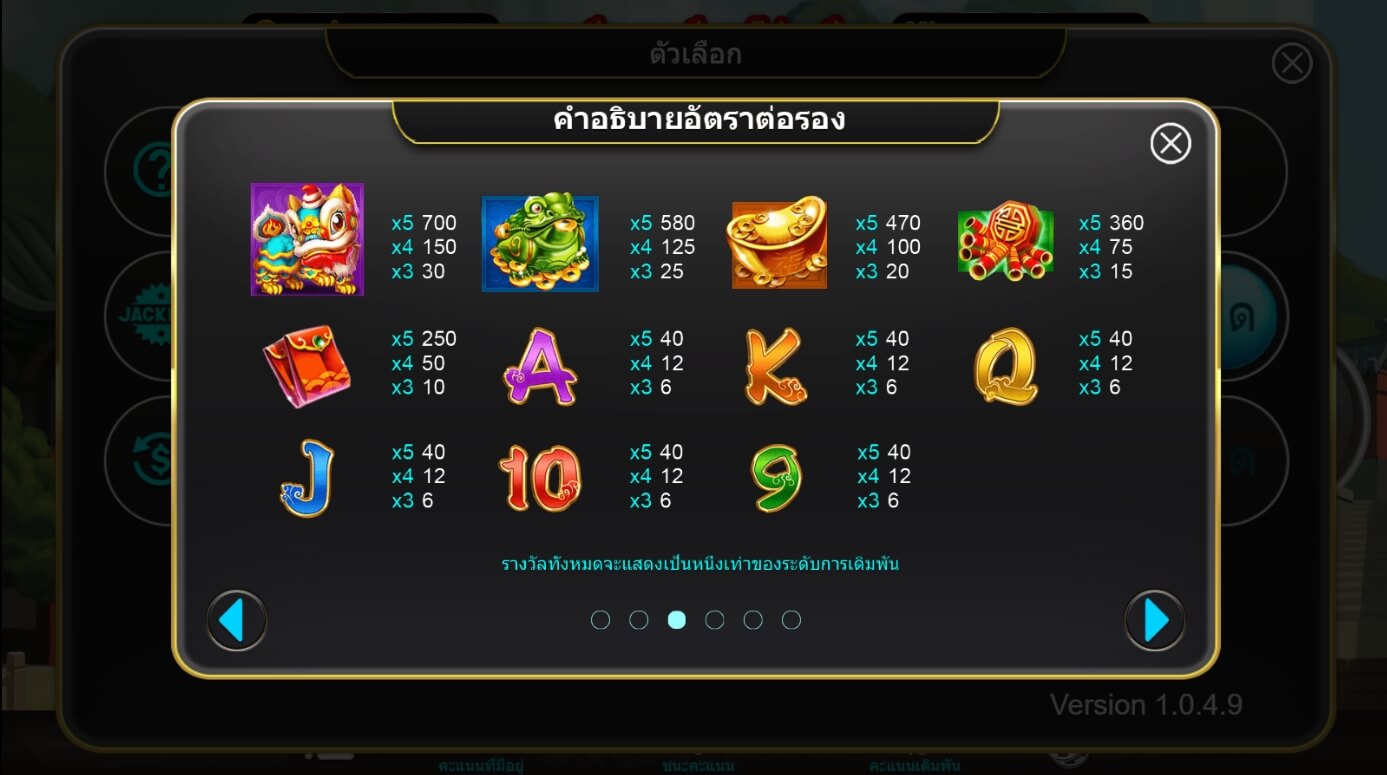1387x775 pixels.
Task: Select the last pagination dot
Action: (x=793, y=620)
